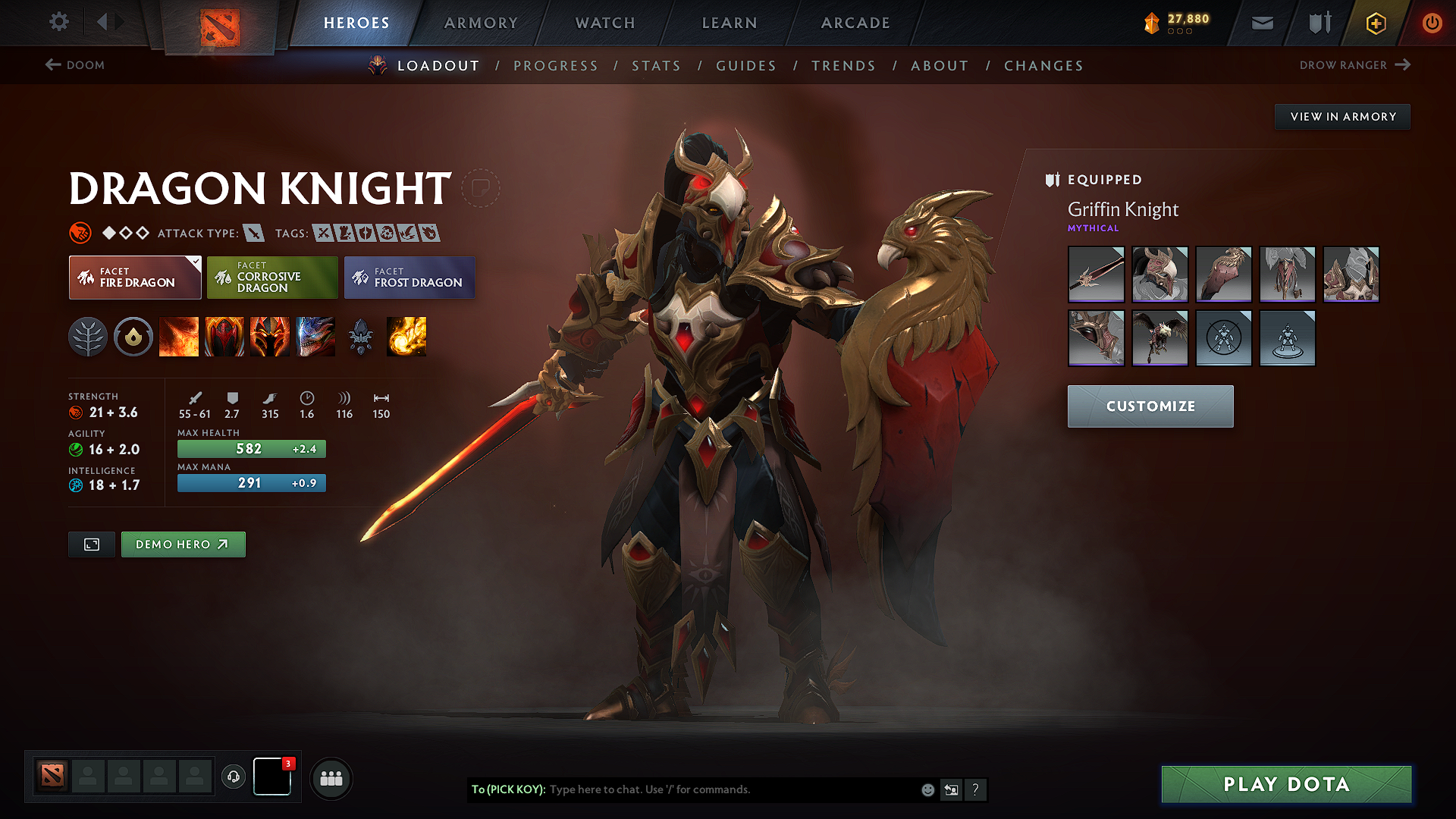Select the Griffin Knight sword thumbnail
This screenshot has height=819, width=1456.
[1096, 274]
